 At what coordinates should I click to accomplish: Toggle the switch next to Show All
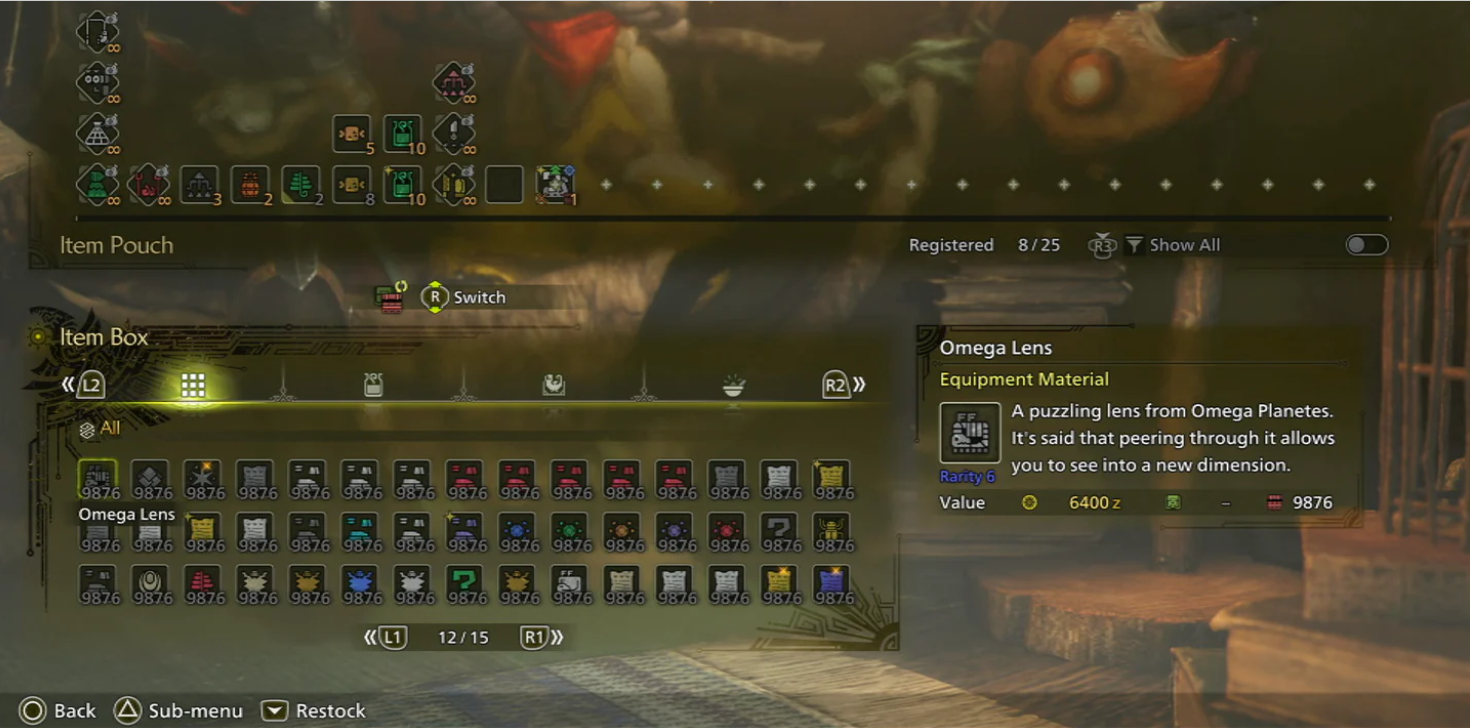(x=1366, y=245)
